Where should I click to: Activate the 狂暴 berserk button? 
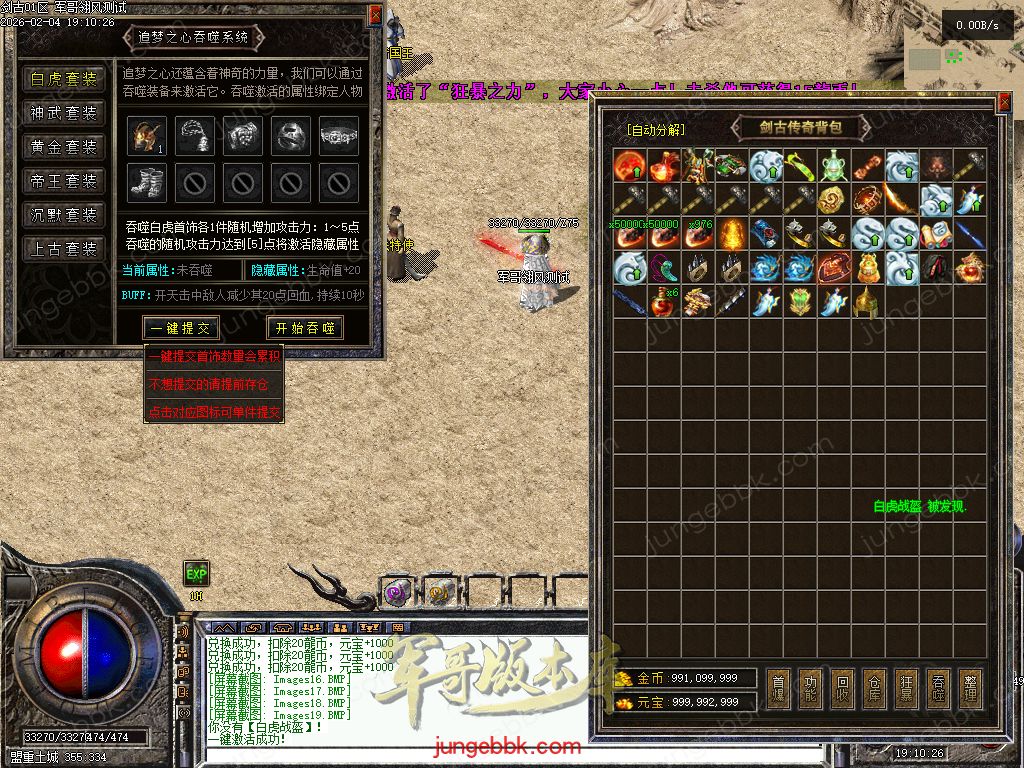[906, 689]
